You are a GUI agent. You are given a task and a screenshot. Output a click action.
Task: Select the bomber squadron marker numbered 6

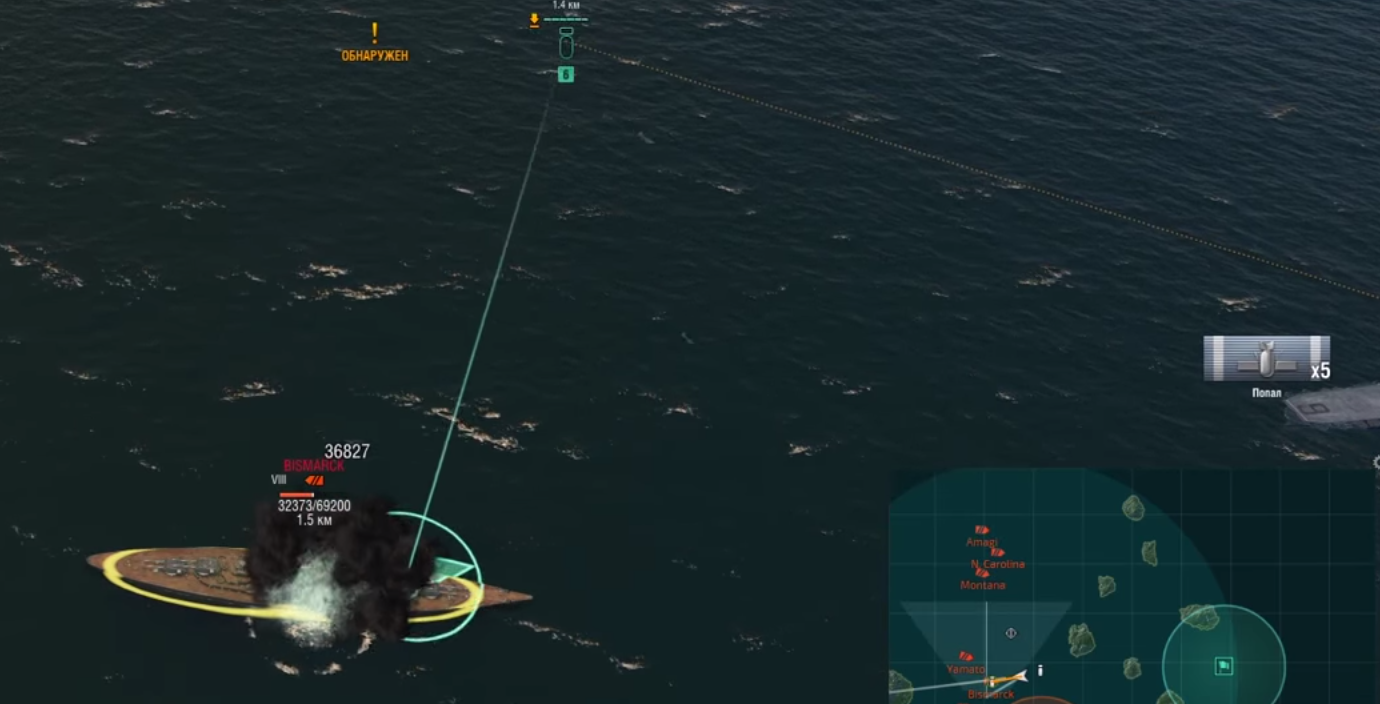click(565, 74)
